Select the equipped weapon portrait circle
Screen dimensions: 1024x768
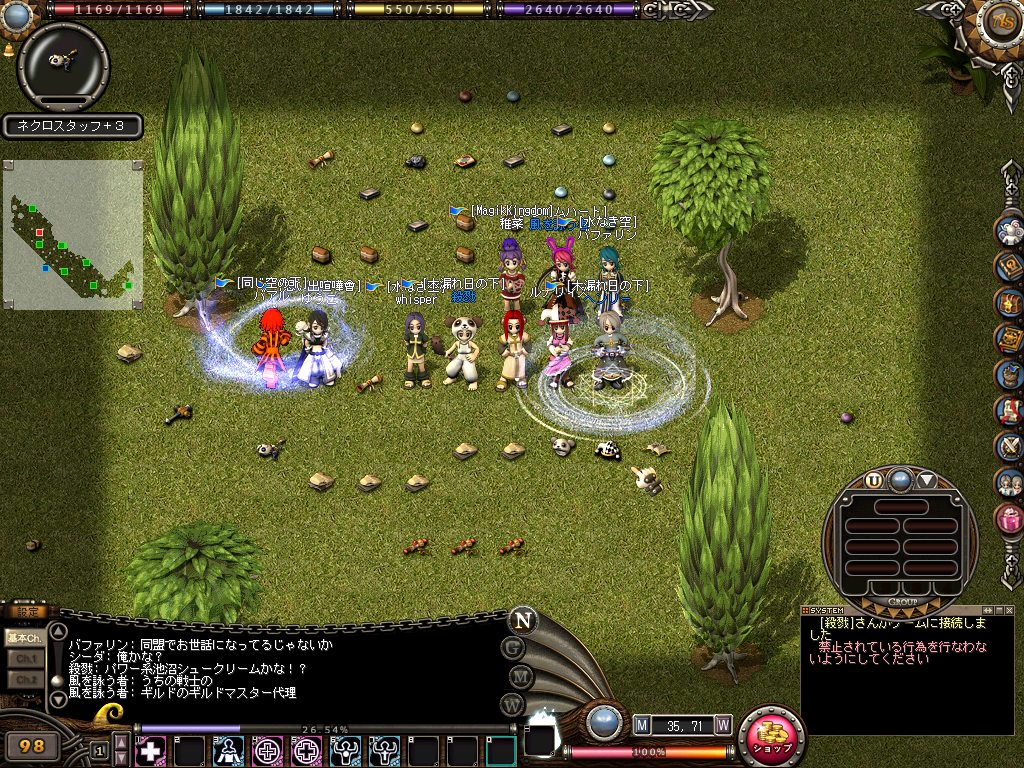coord(63,66)
